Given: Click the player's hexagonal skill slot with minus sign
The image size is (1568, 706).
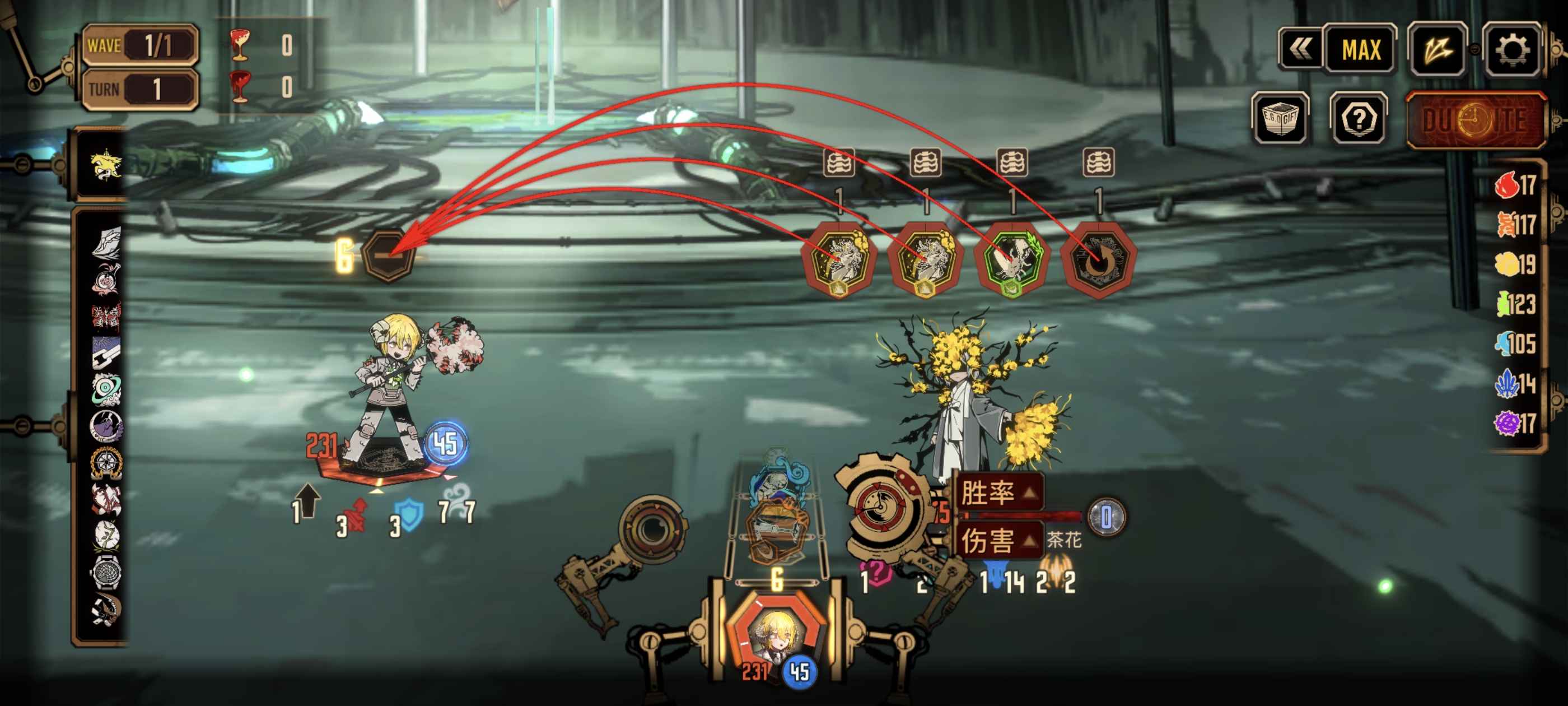Looking at the screenshot, I should click(388, 256).
